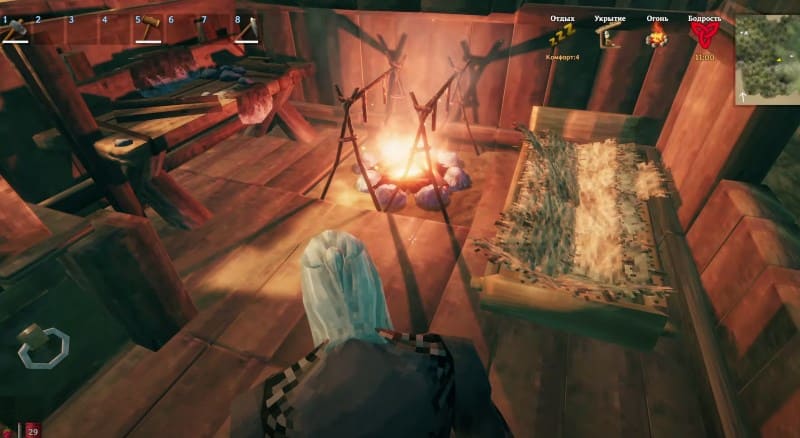Open the forest minimap
800x438 pixels.
(767, 60)
